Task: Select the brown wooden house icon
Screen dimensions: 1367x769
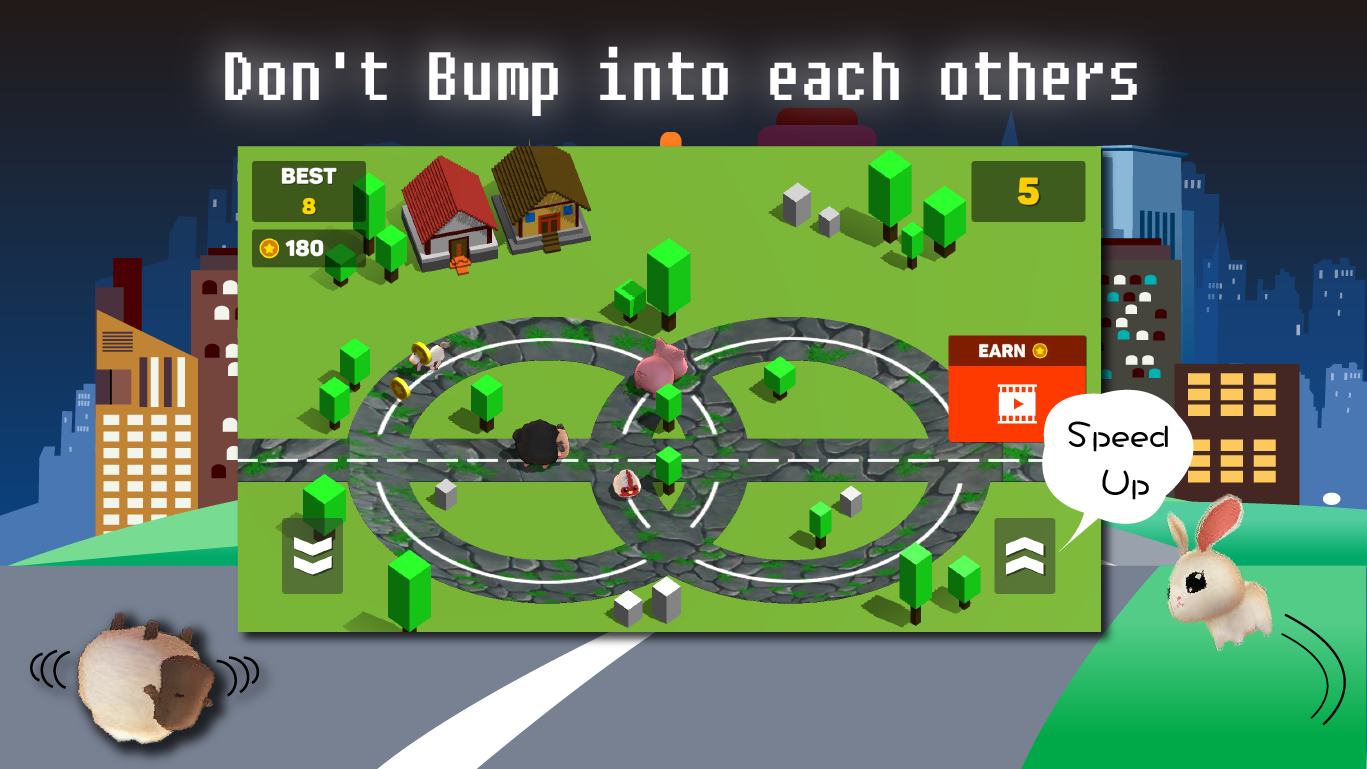Action: (541, 200)
